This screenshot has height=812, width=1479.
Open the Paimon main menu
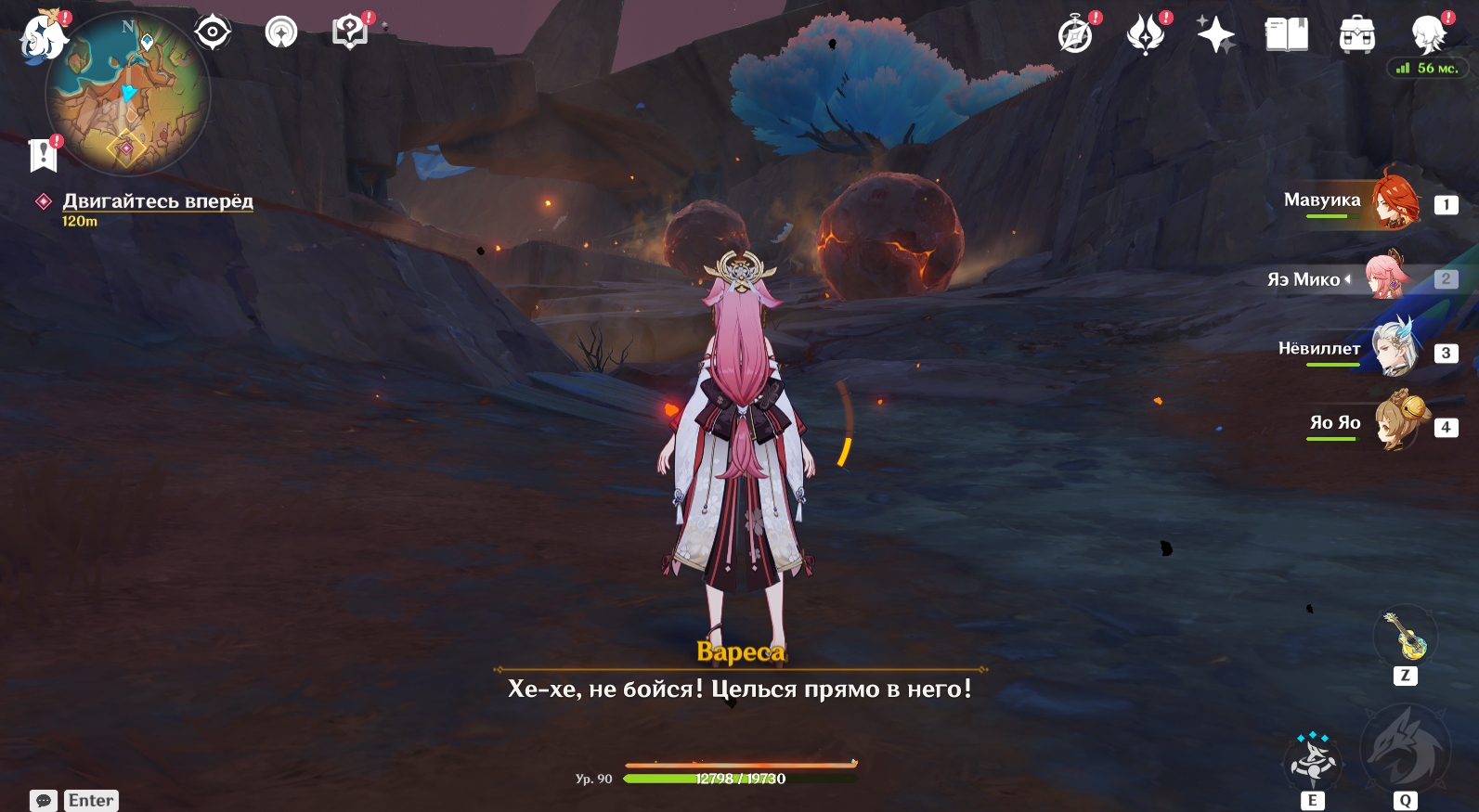(43, 37)
